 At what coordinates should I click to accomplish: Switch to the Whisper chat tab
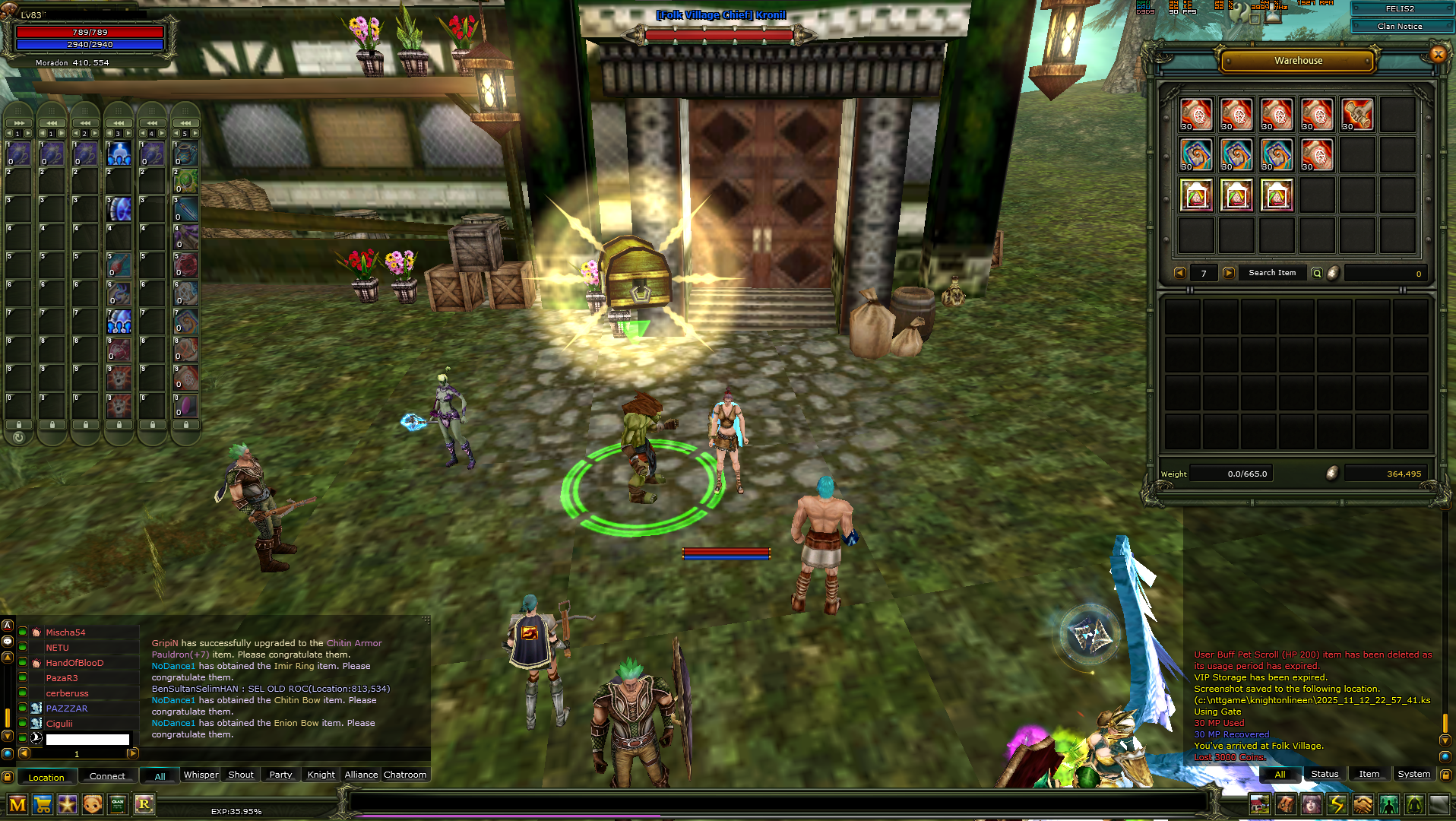(x=201, y=775)
